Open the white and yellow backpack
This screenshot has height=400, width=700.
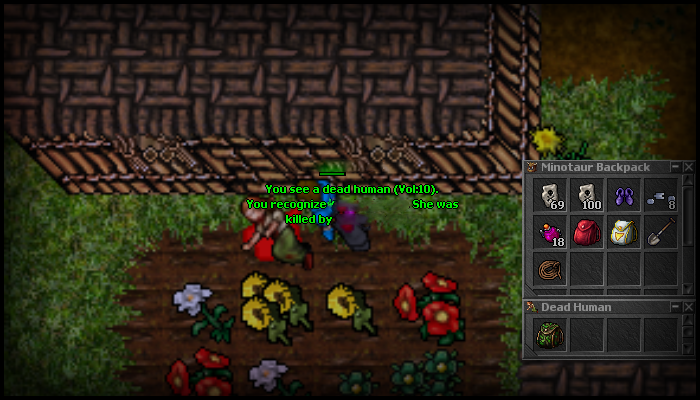[624, 233]
